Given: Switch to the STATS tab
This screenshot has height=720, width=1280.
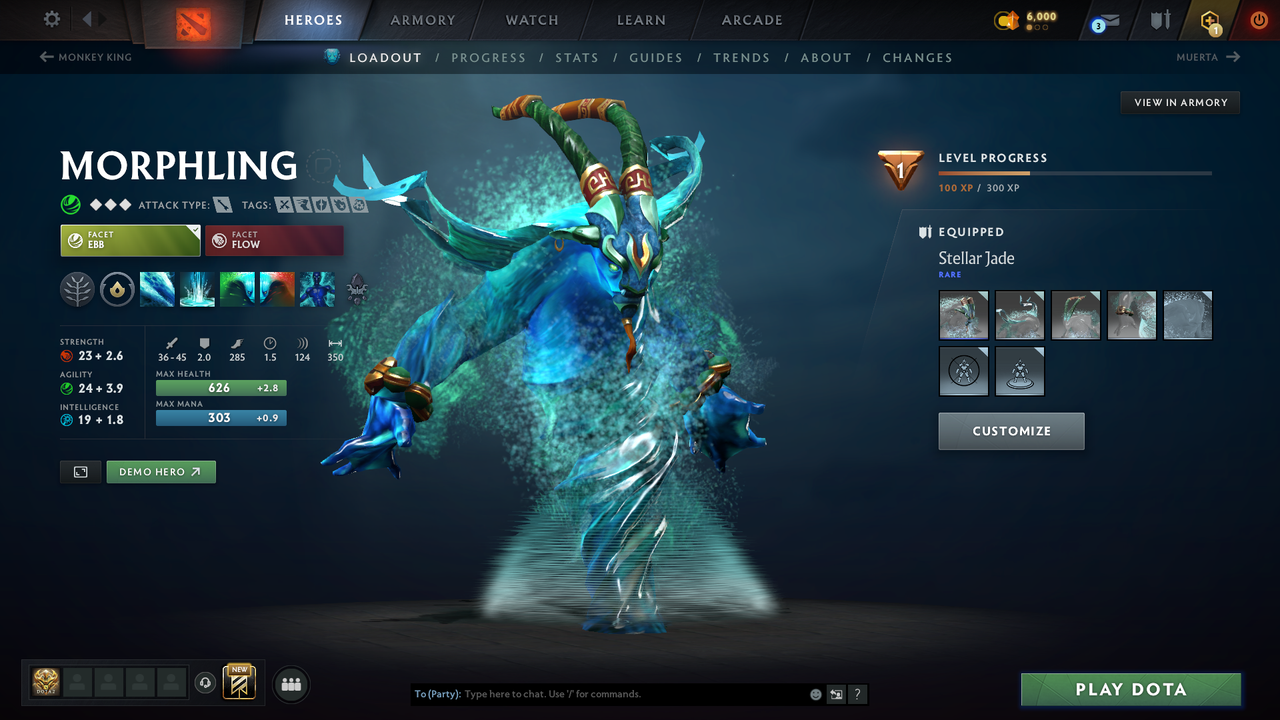Looking at the screenshot, I should click(x=577, y=57).
